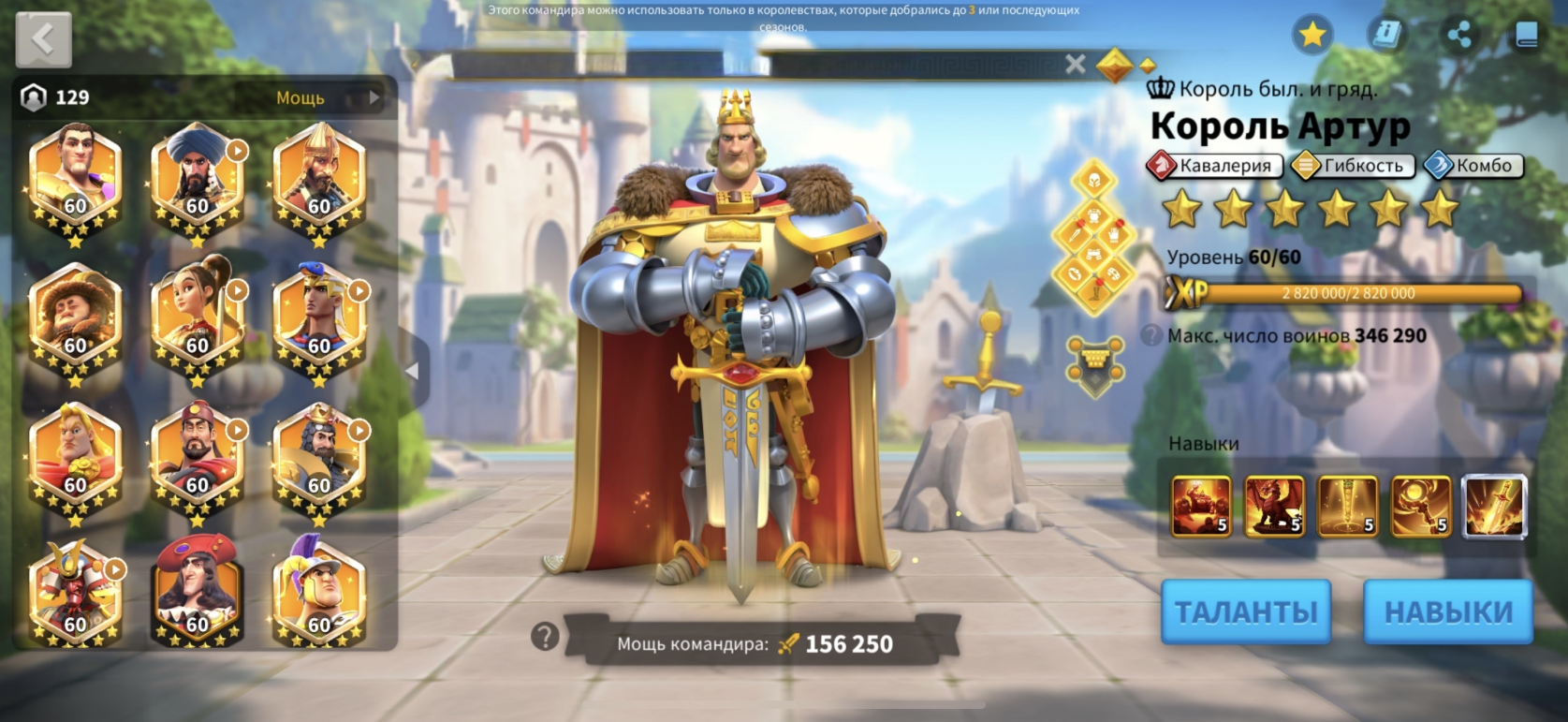The image size is (1568, 722).
Task: Select the Egyptian pharaoh commander portrait
Action: tap(318, 318)
